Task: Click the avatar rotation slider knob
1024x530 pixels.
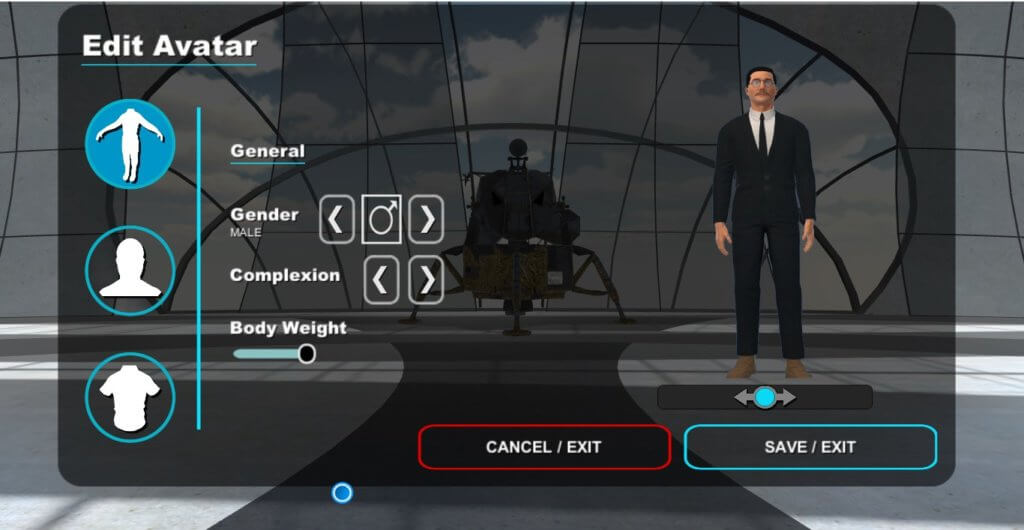Action: (765, 397)
